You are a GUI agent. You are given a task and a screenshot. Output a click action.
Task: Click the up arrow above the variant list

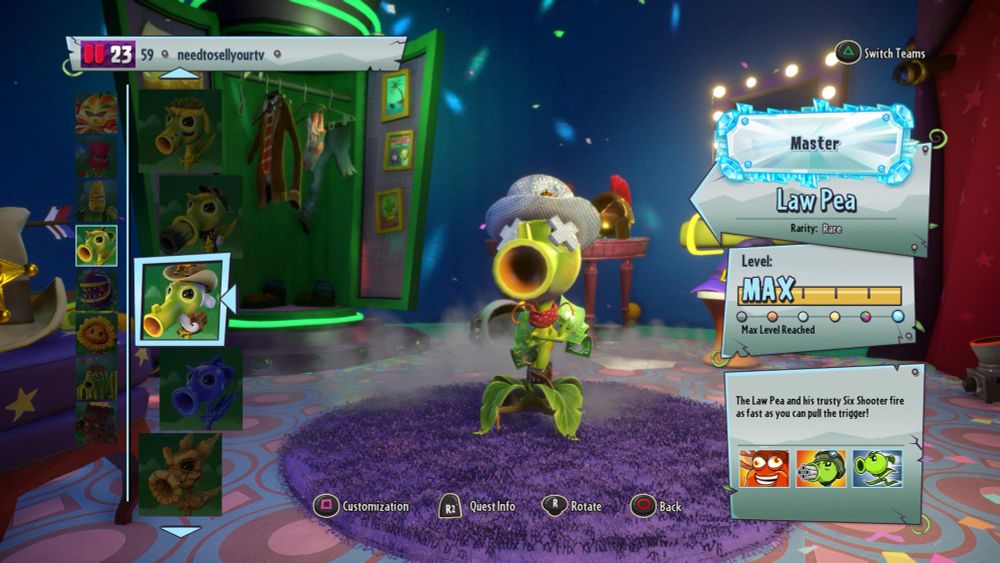(x=180, y=73)
